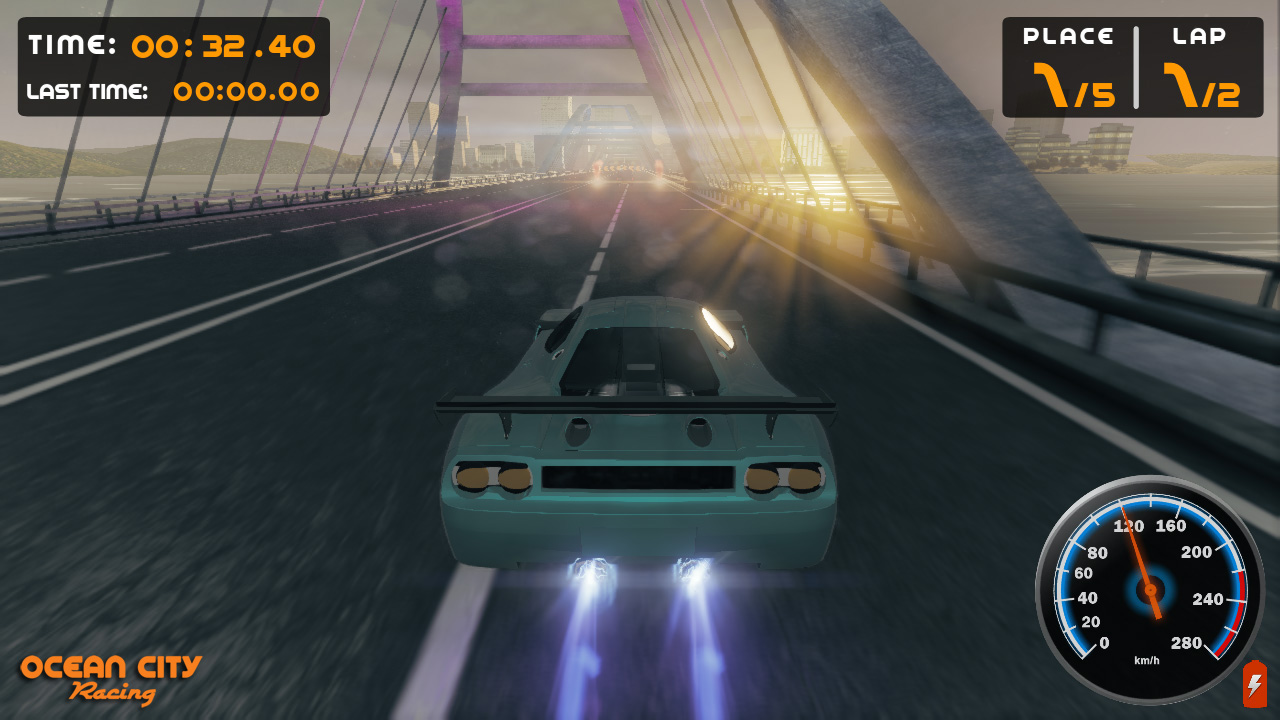Click the PLACE indicator panel
The width and height of the screenshot is (1280, 720).
coord(1068,60)
